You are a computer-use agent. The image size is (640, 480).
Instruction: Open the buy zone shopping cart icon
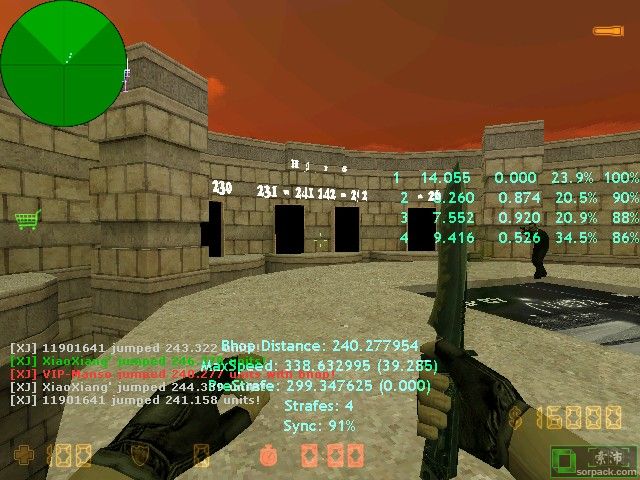tap(26, 219)
